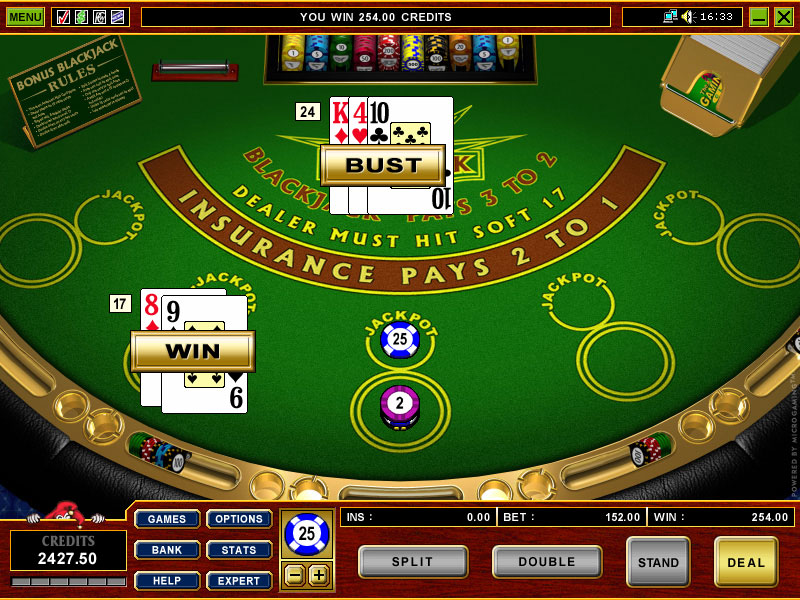
Task: Click the DOUBLE button
Action: [547, 562]
